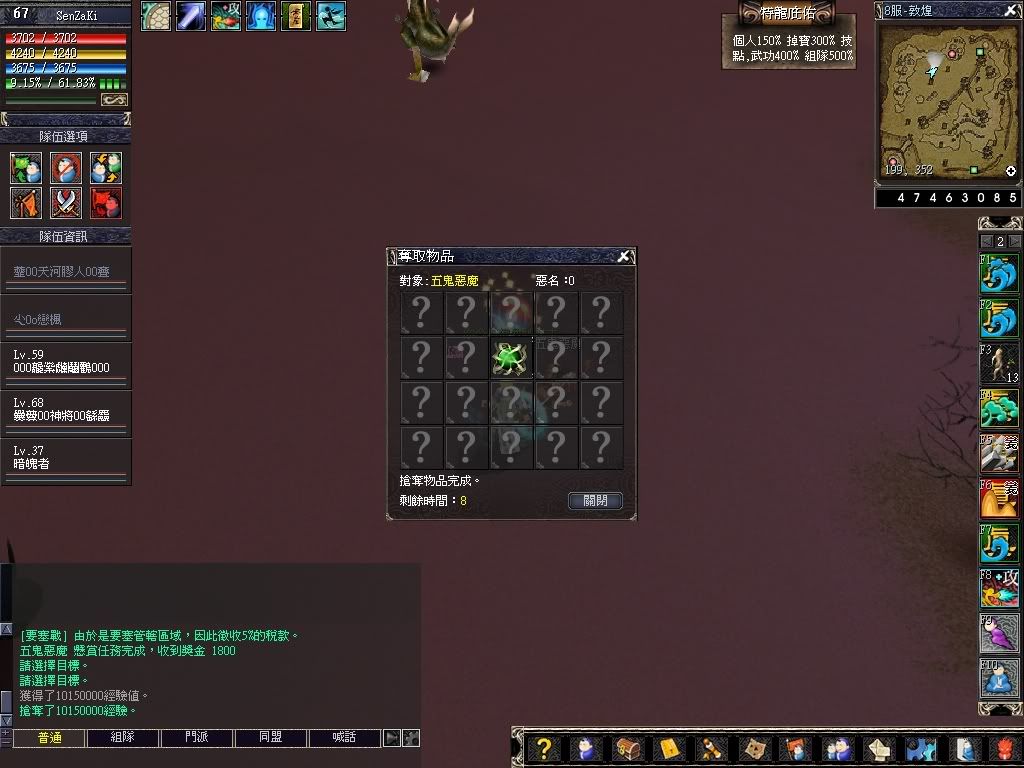Switch to the 普通 chat channel

point(49,738)
